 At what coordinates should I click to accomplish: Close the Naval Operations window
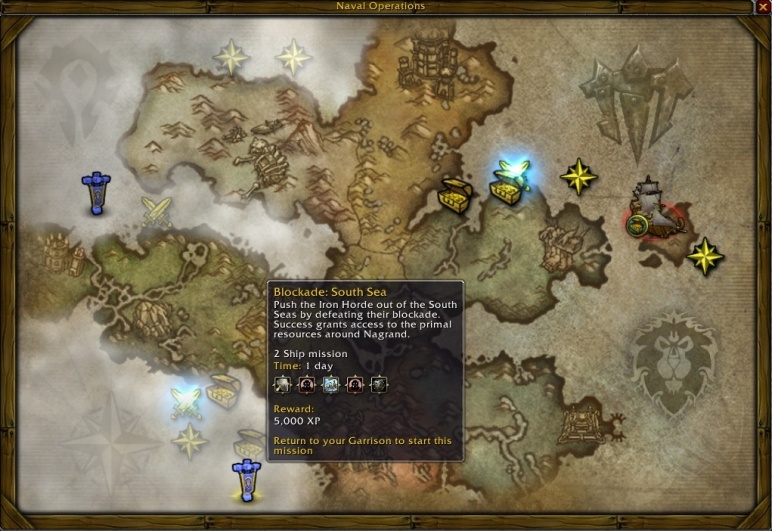click(x=763, y=7)
